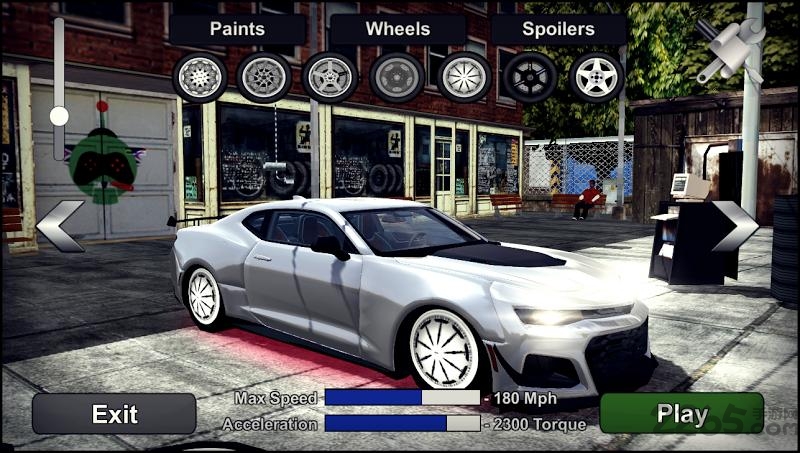Start driving with the Play button
Image resolution: width=800 pixels, height=453 pixels.
pyautogui.click(x=681, y=414)
